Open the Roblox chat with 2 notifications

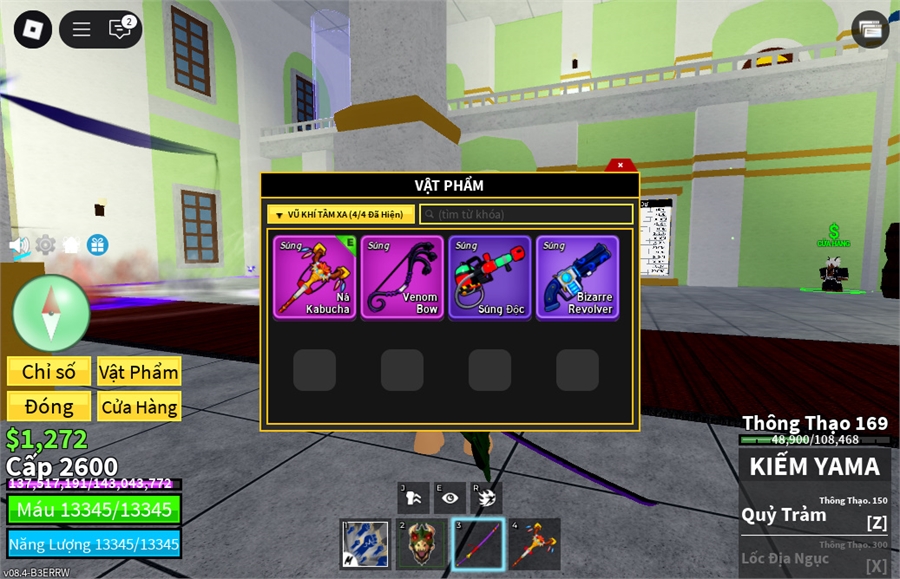[x=121, y=29]
